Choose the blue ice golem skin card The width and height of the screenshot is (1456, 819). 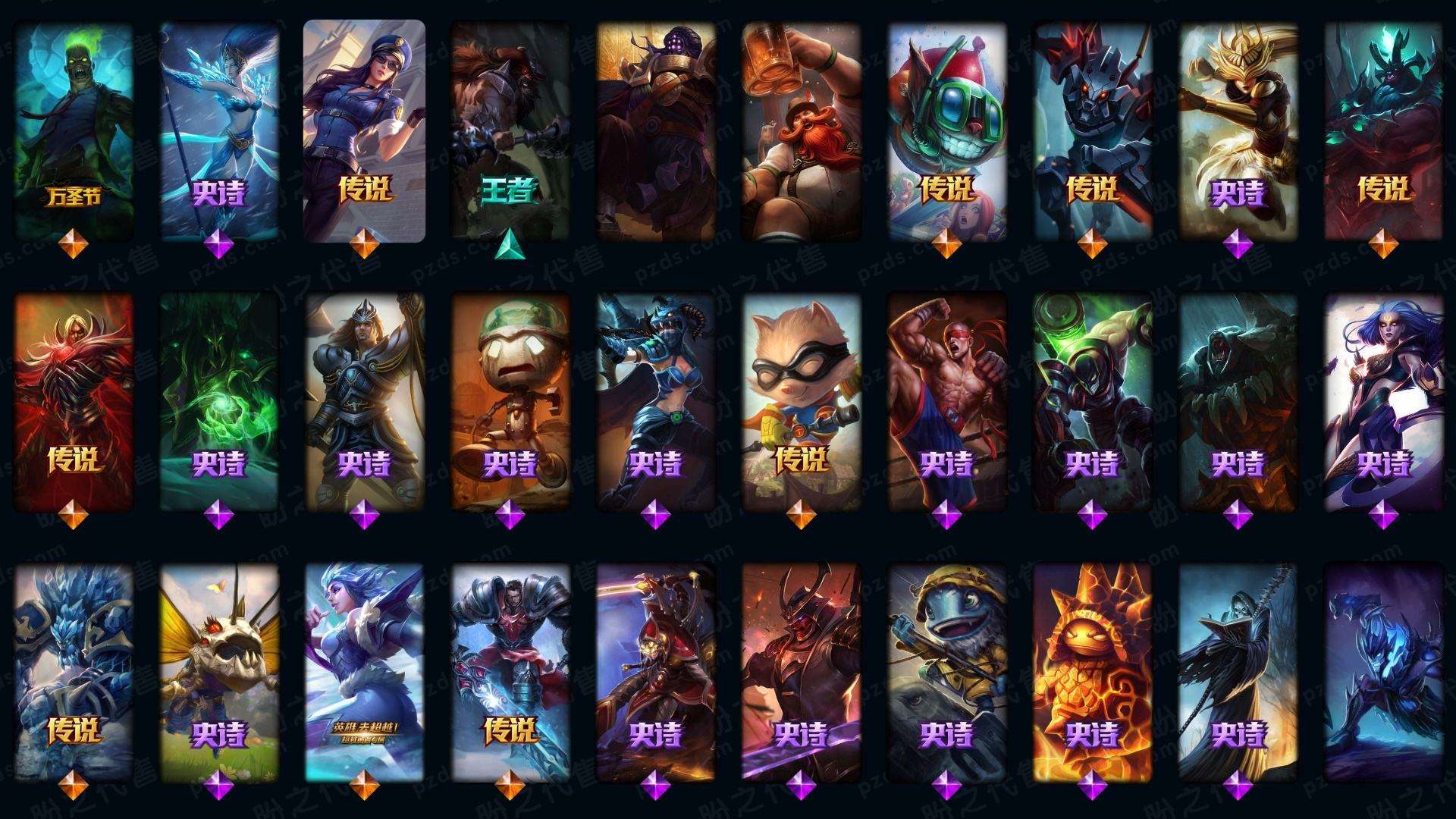[74, 671]
